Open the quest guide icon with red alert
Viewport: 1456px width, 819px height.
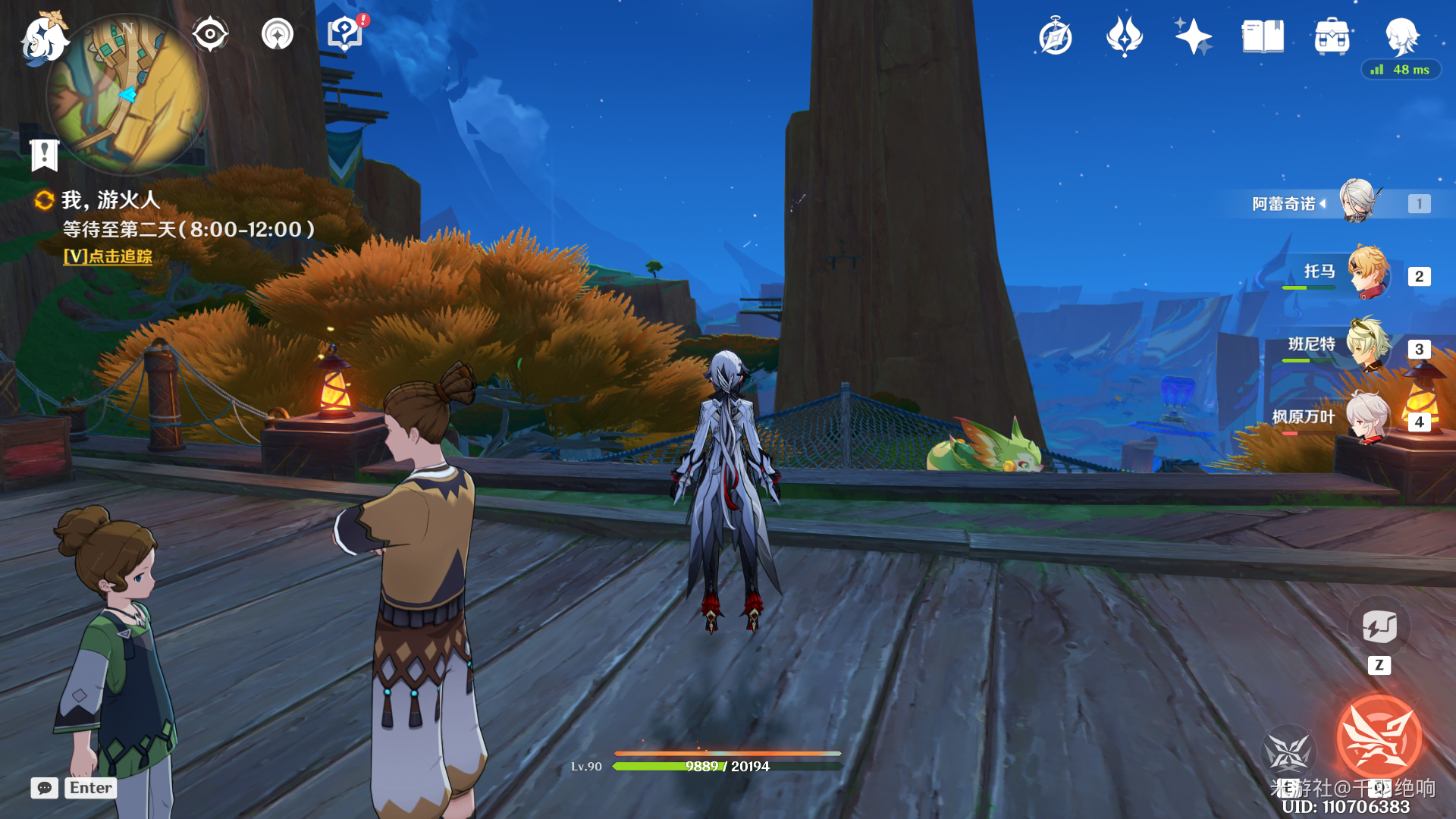tap(345, 35)
